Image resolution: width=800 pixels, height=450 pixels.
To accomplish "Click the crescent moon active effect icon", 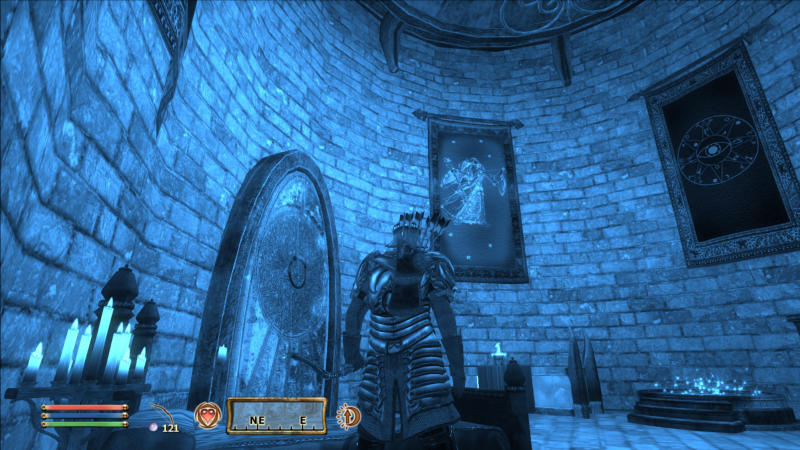I will [350, 414].
